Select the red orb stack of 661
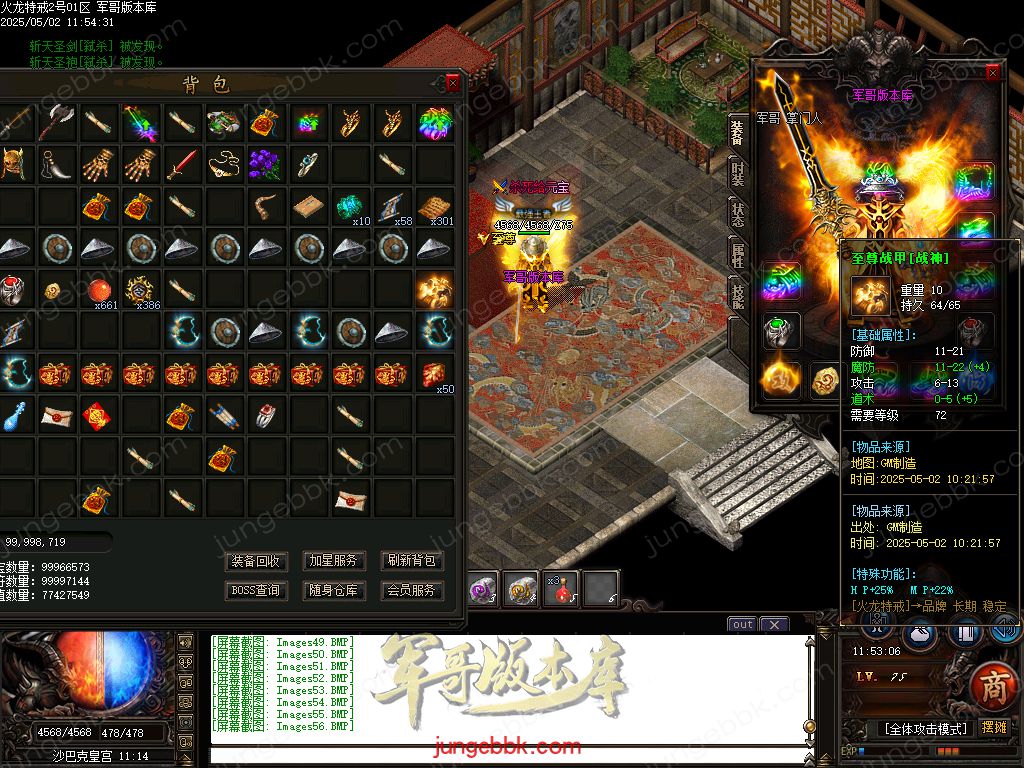Screen dimensions: 1024x768 point(98,291)
